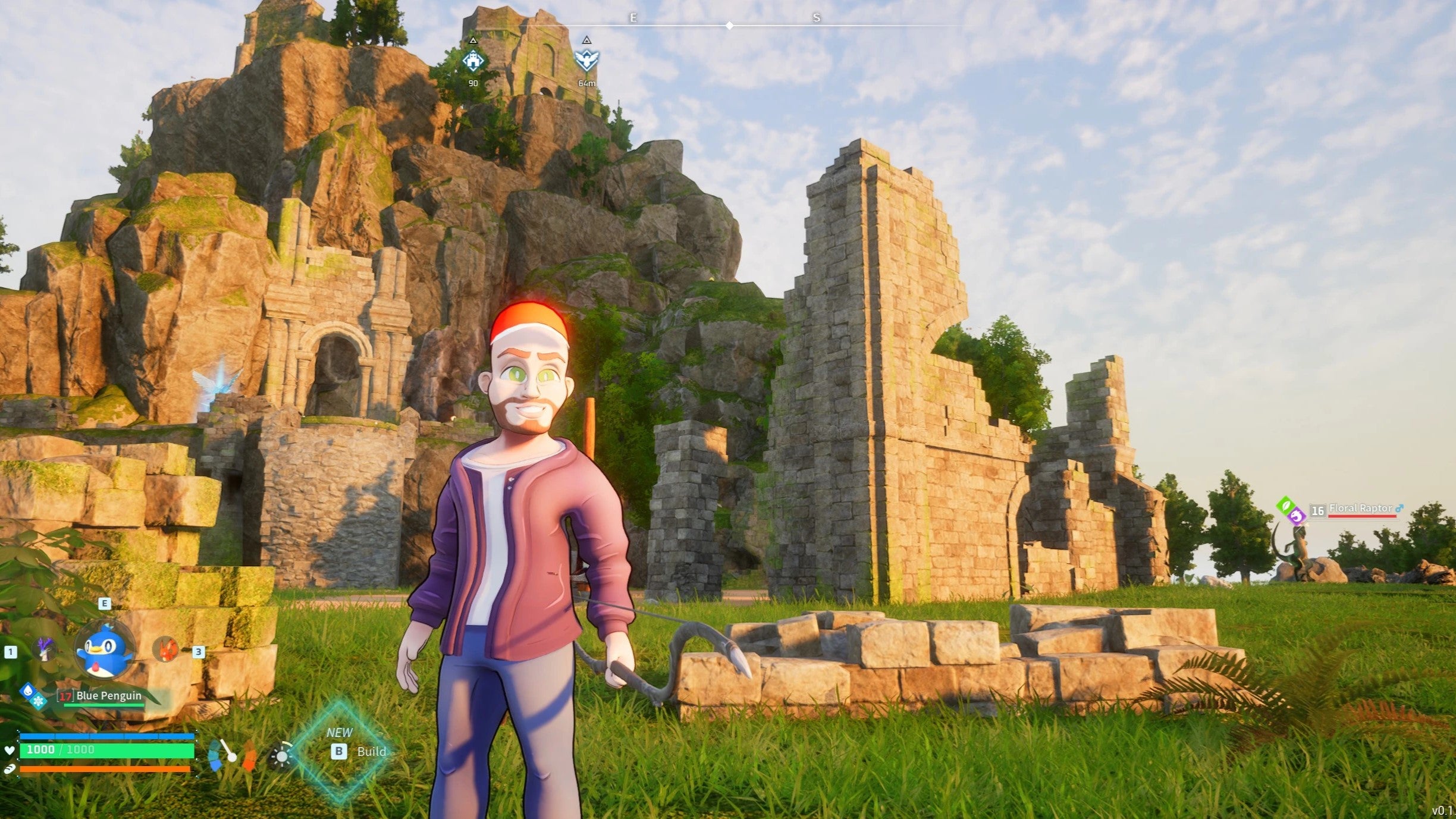Select the winged eagle waypoint marker
The width and height of the screenshot is (1456, 819).
point(586,61)
